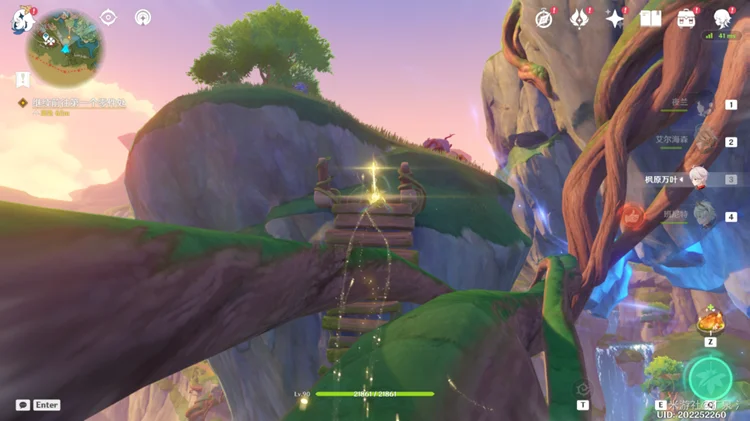
Task: Open the bookmark quest icon under the minimap
Action: [22, 79]
